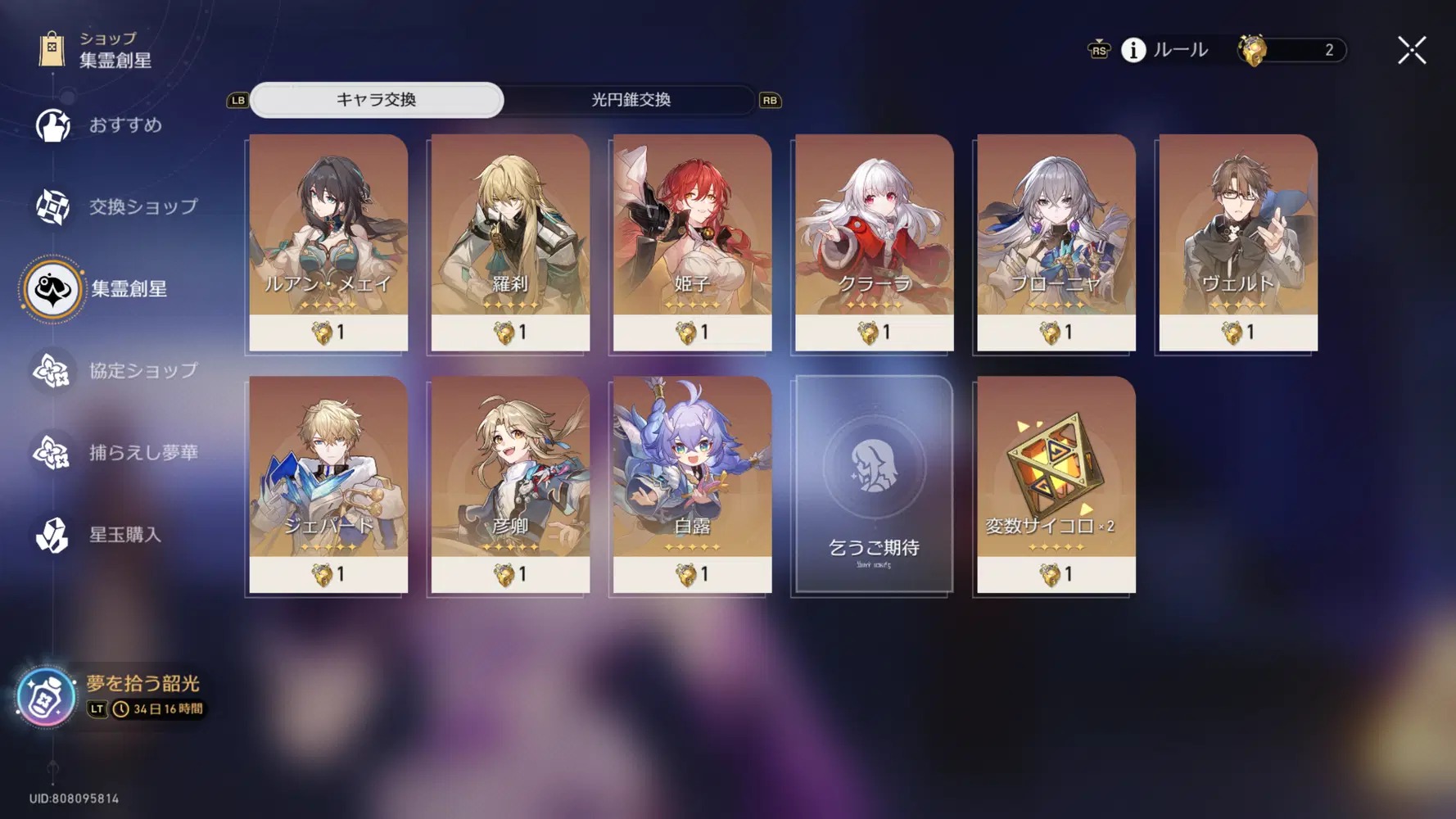The width and height of the screenshot is (1456, 819).
Task: Select the 変数サイコロ dice item card
Action: [1056, 484]
